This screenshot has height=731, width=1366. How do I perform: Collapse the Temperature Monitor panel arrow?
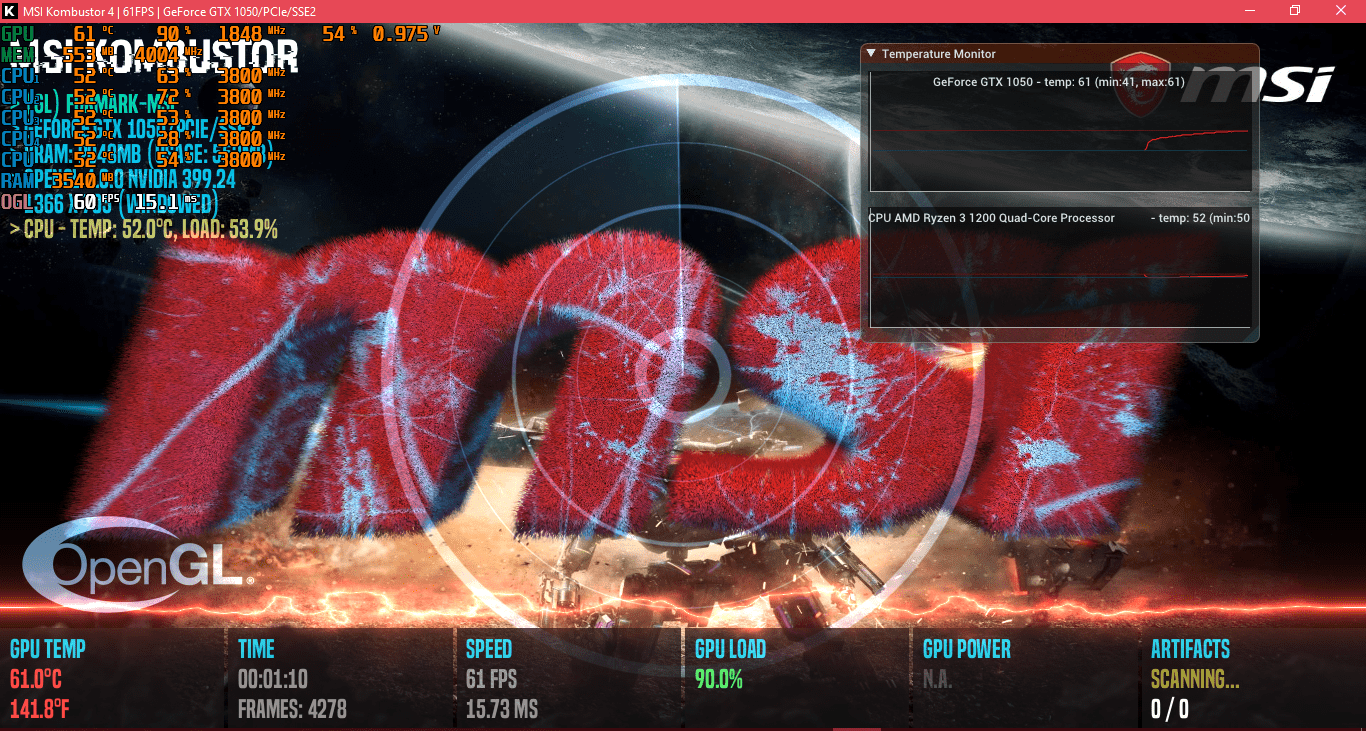coord(871,54)
